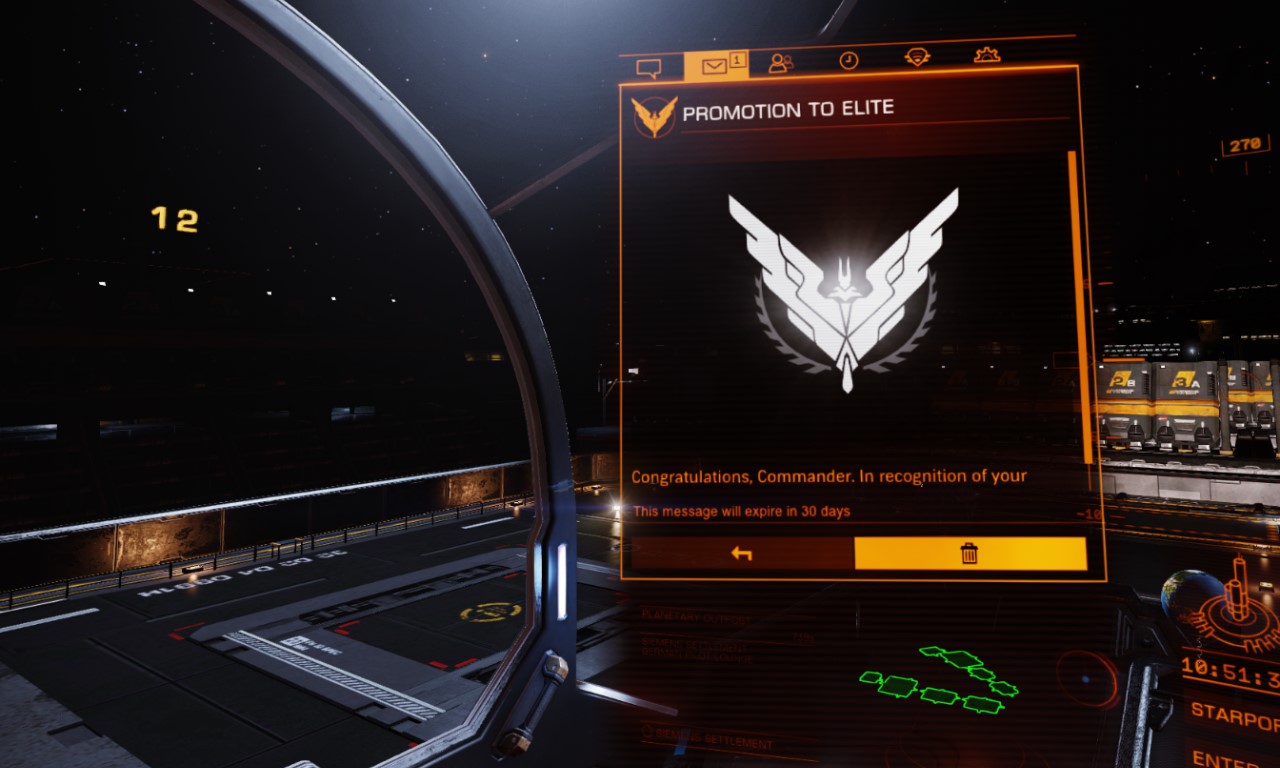
Task: Open the clock history tab
Action: 848,61
